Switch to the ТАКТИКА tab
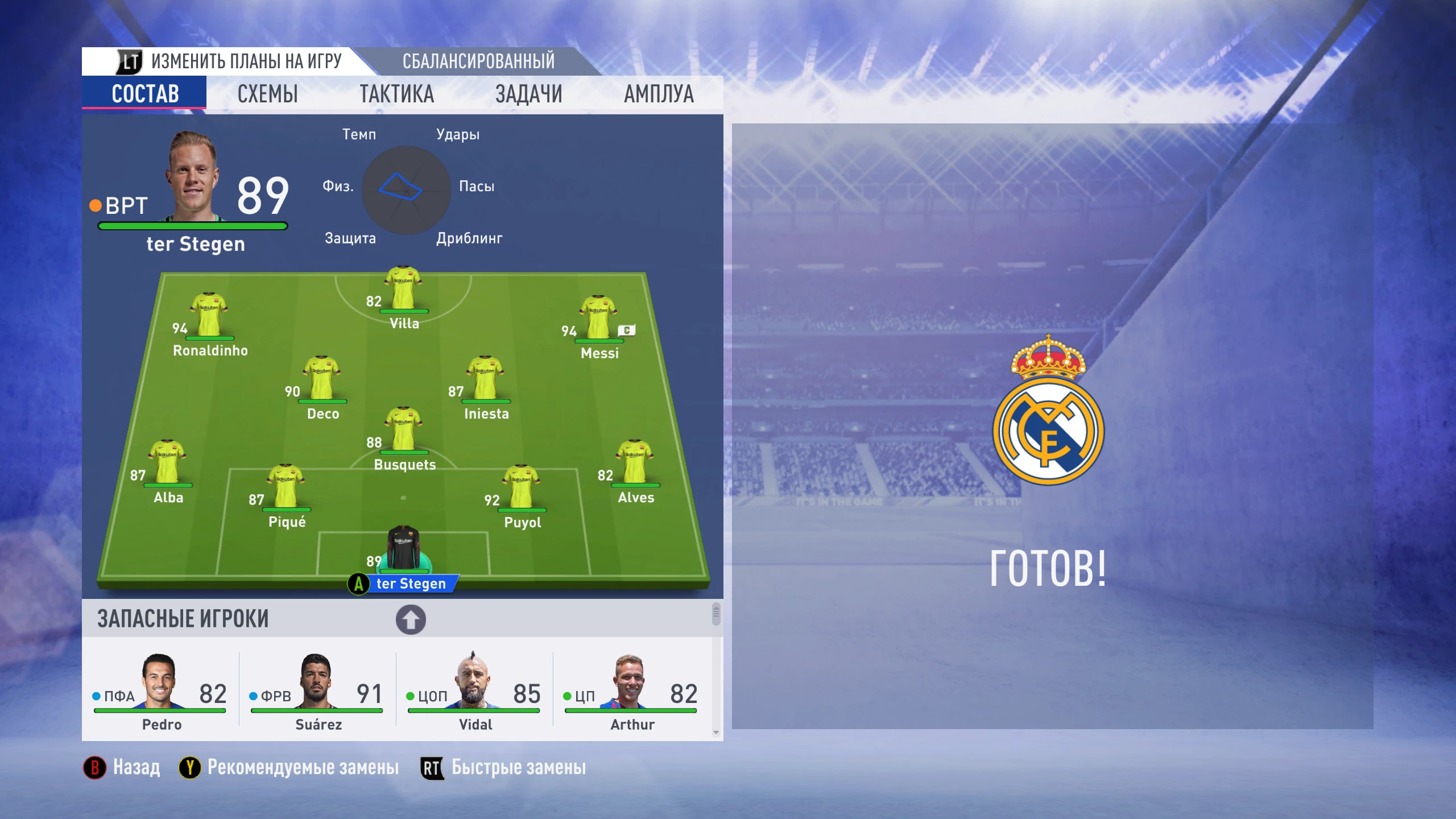The image size is (1456, 819). [398, 93]
